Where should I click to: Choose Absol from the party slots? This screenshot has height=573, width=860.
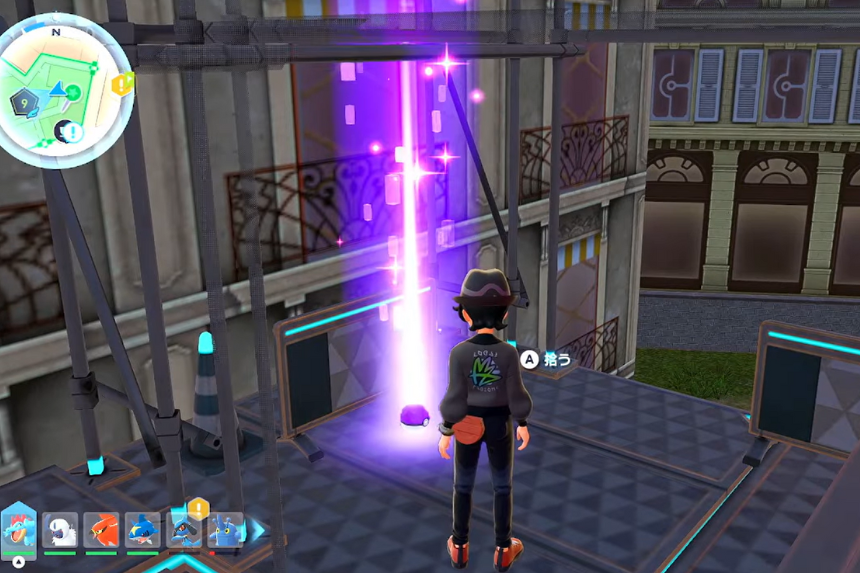[60, 529]
